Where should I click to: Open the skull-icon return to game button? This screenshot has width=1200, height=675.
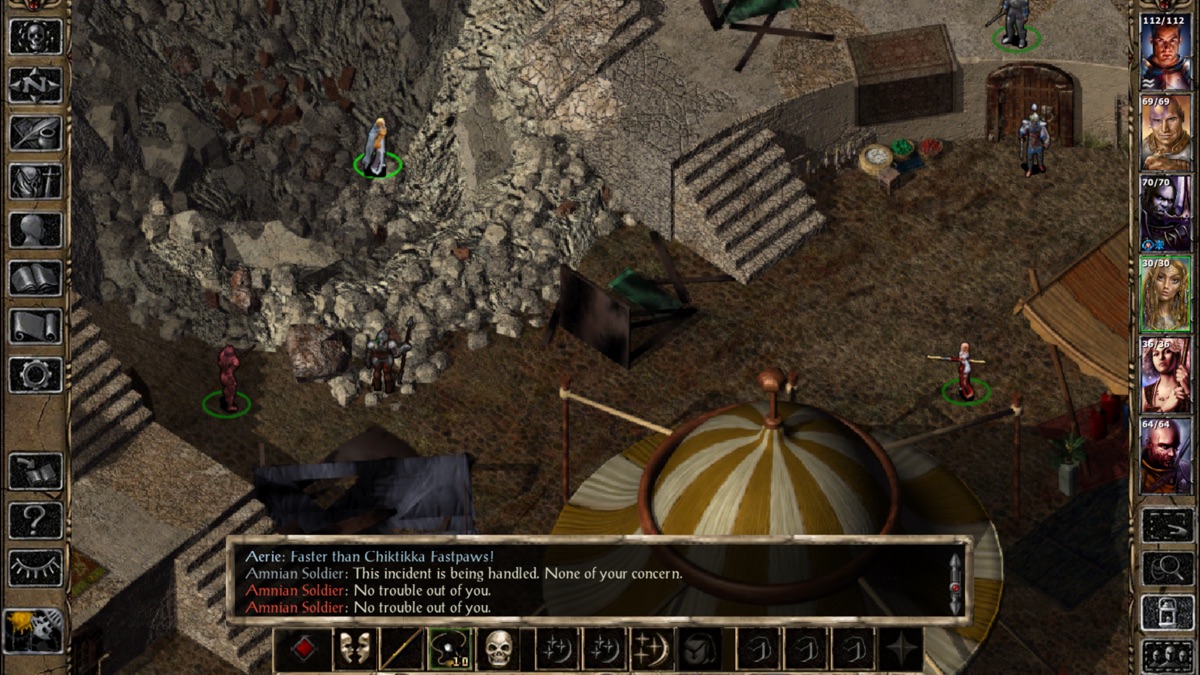[x=35, y=36]
